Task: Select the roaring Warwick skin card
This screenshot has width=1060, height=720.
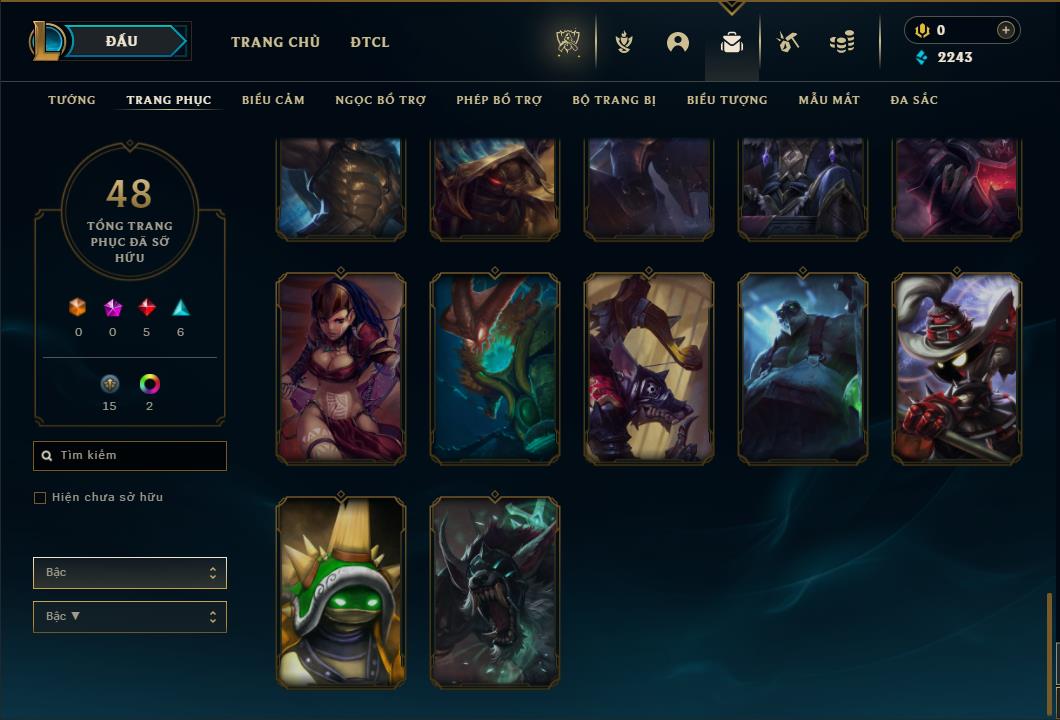Action: click(495, 592)
